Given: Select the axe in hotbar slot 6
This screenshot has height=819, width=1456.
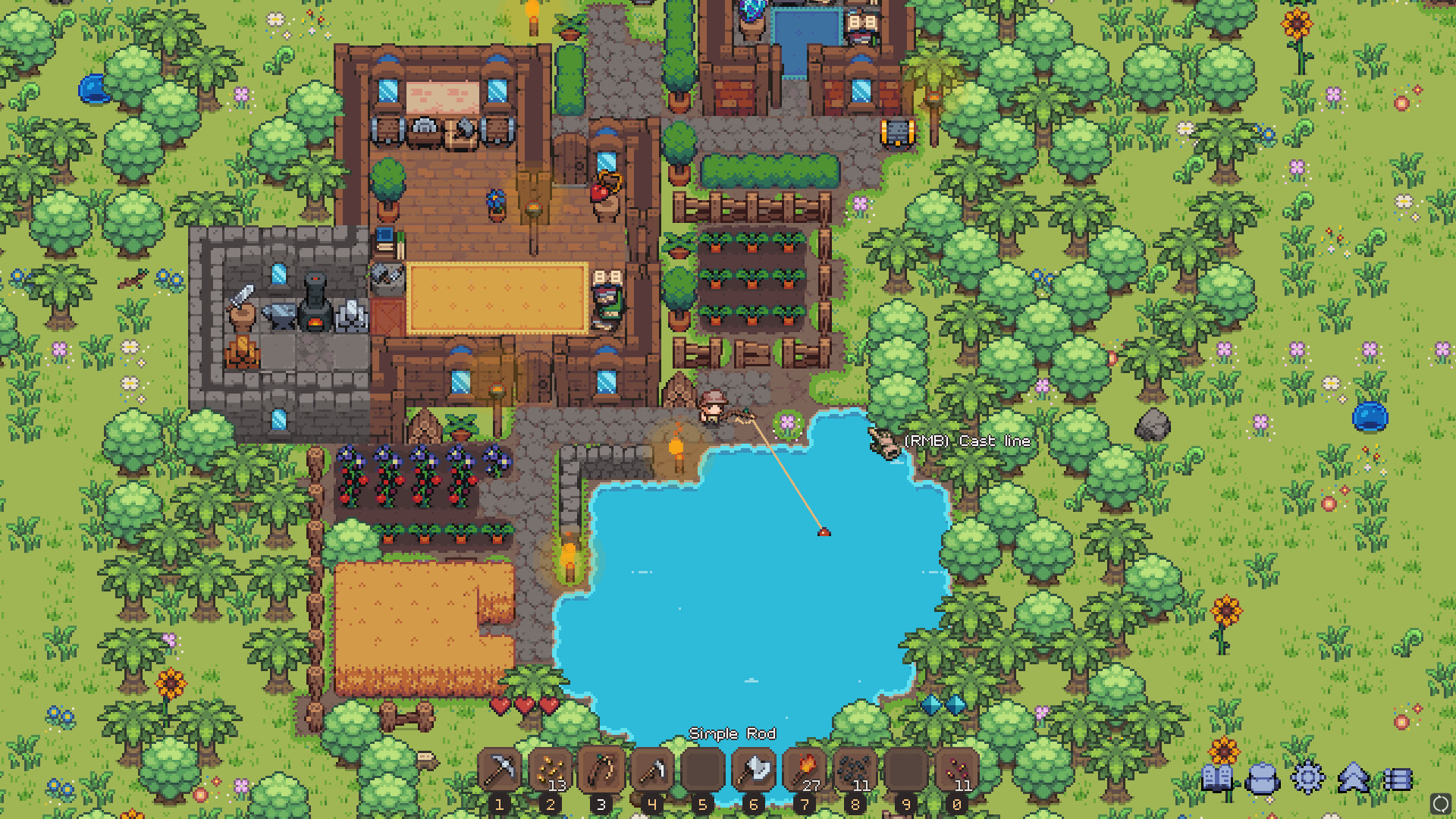Looking at the screenshot, I should pyautogui.click(x=754, y=772).
